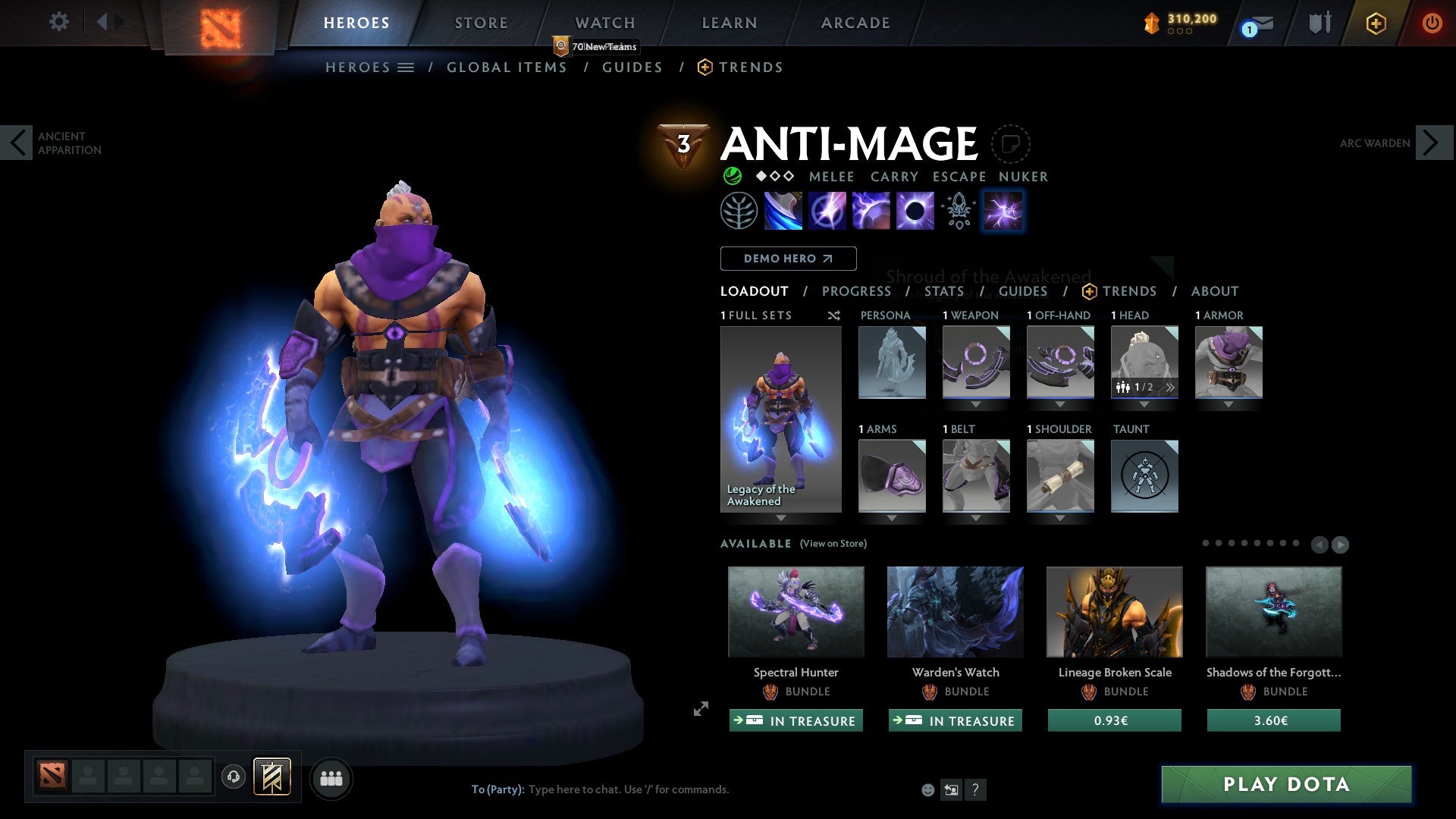Click the Dota Plus hexagon icon
Screen dimensions: 1456x819
(1376, 23)
